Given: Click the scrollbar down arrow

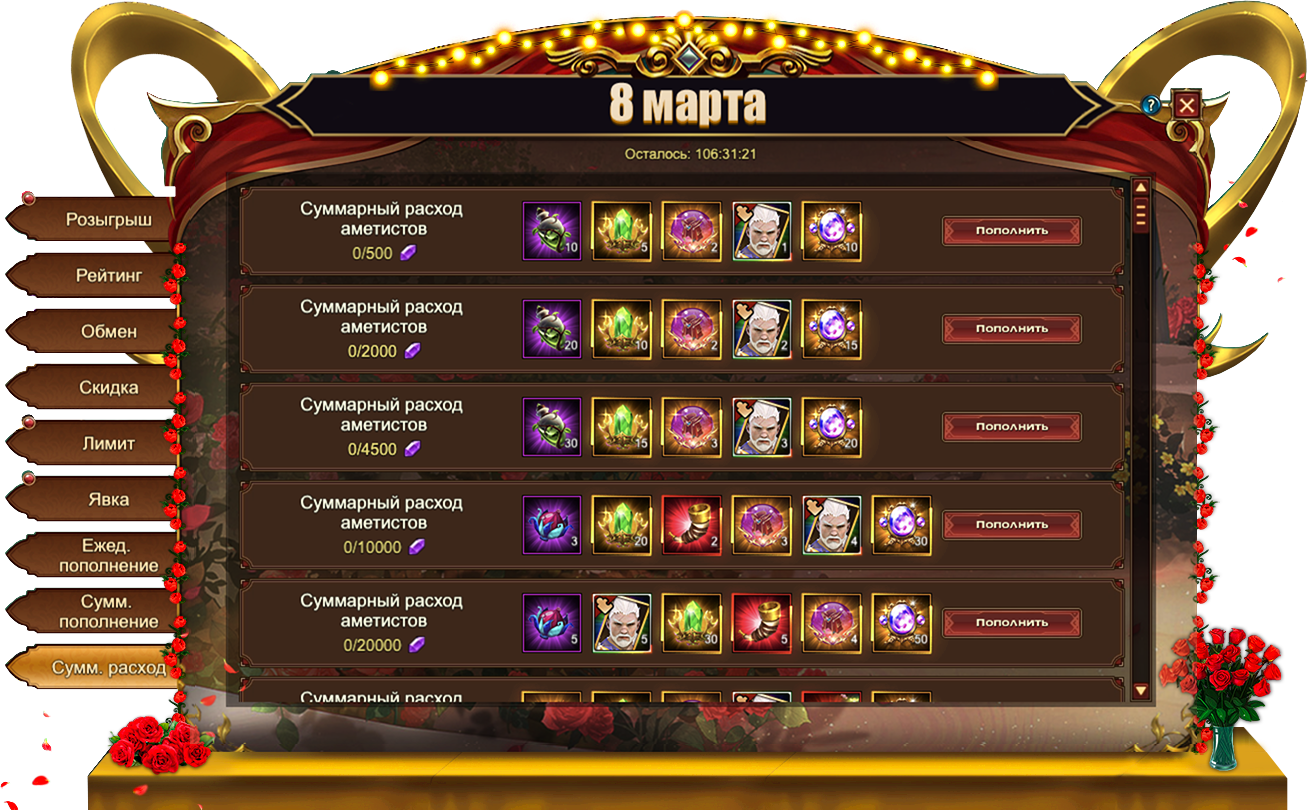Looking at the screenshot, I should click(x=1140, y=690).
